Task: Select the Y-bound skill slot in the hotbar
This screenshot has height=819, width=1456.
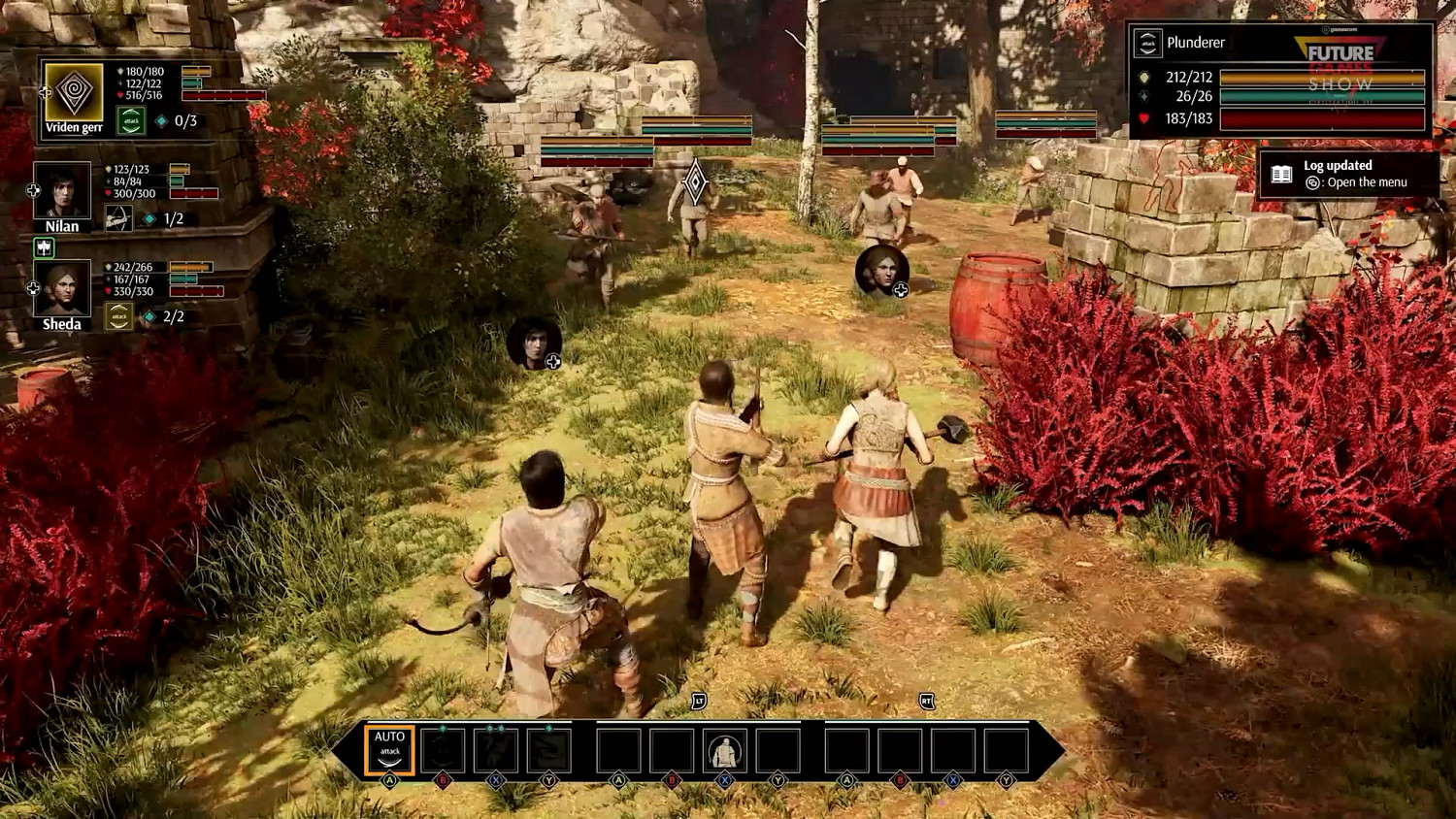Action: pos(548,751)
